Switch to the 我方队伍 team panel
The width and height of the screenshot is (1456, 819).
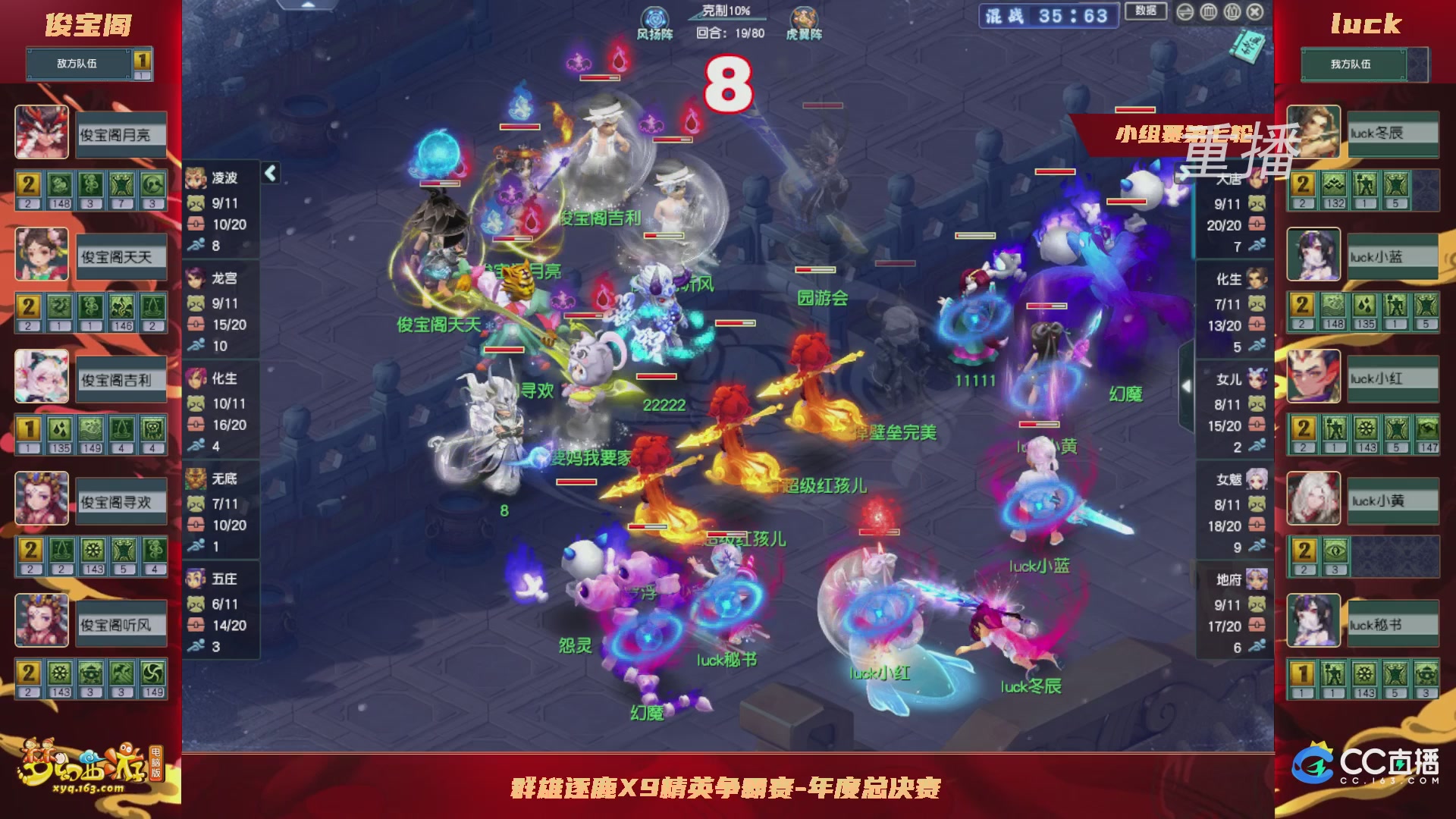1354,64
